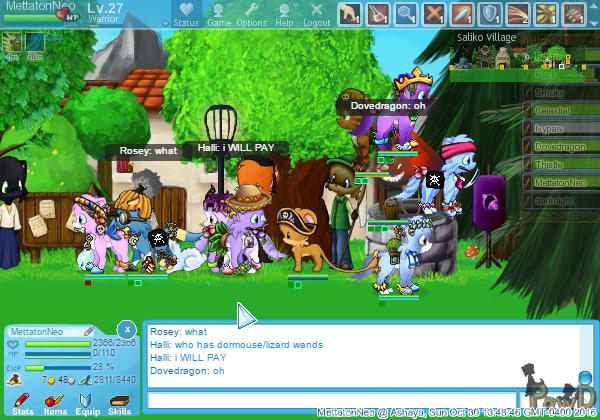600x420 pixels.
Task: Open the Options menu
Action: 251,14
